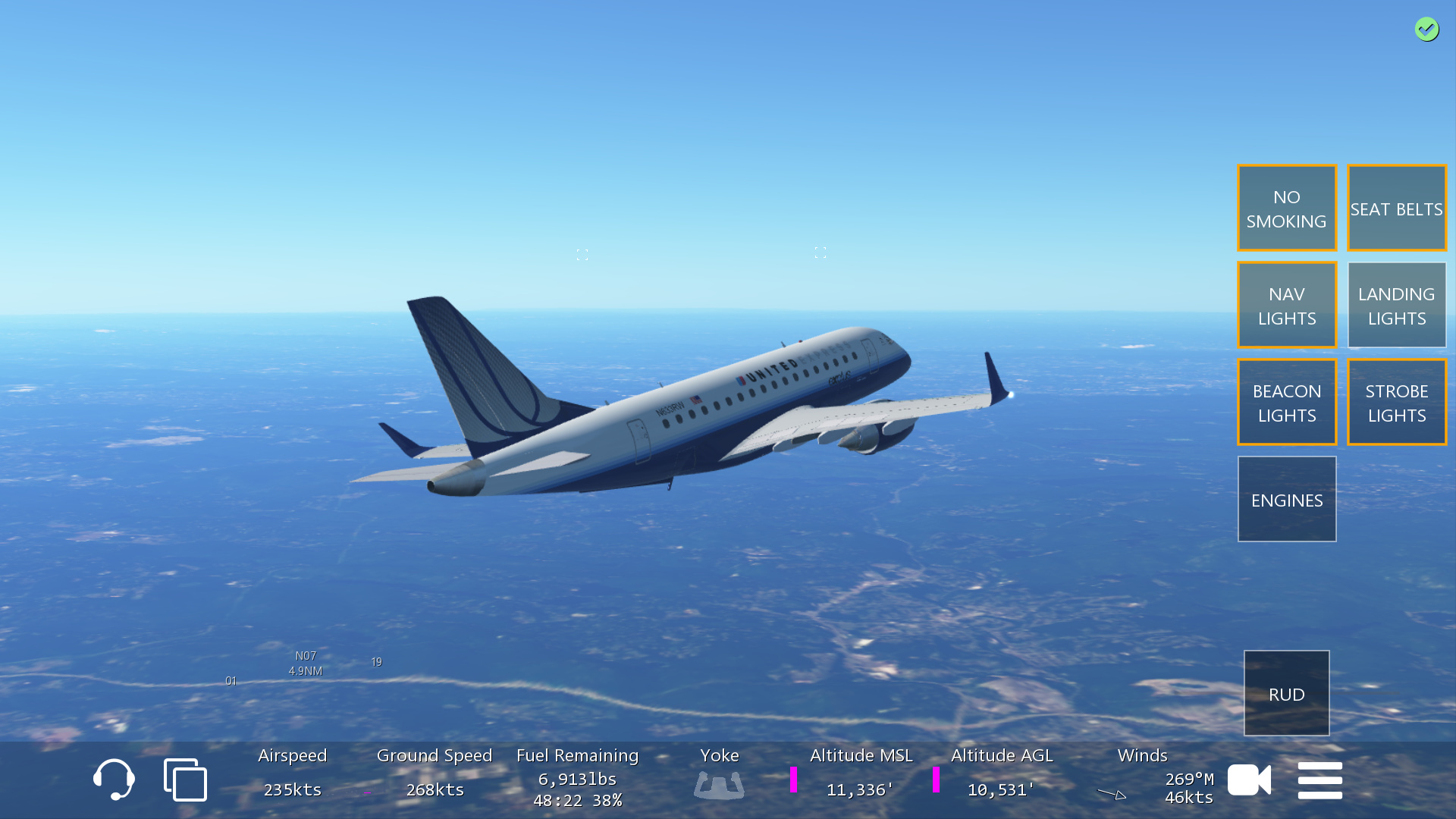Change the camera view
This screenshot has width=1456, height=819.
click(1249, 780)
